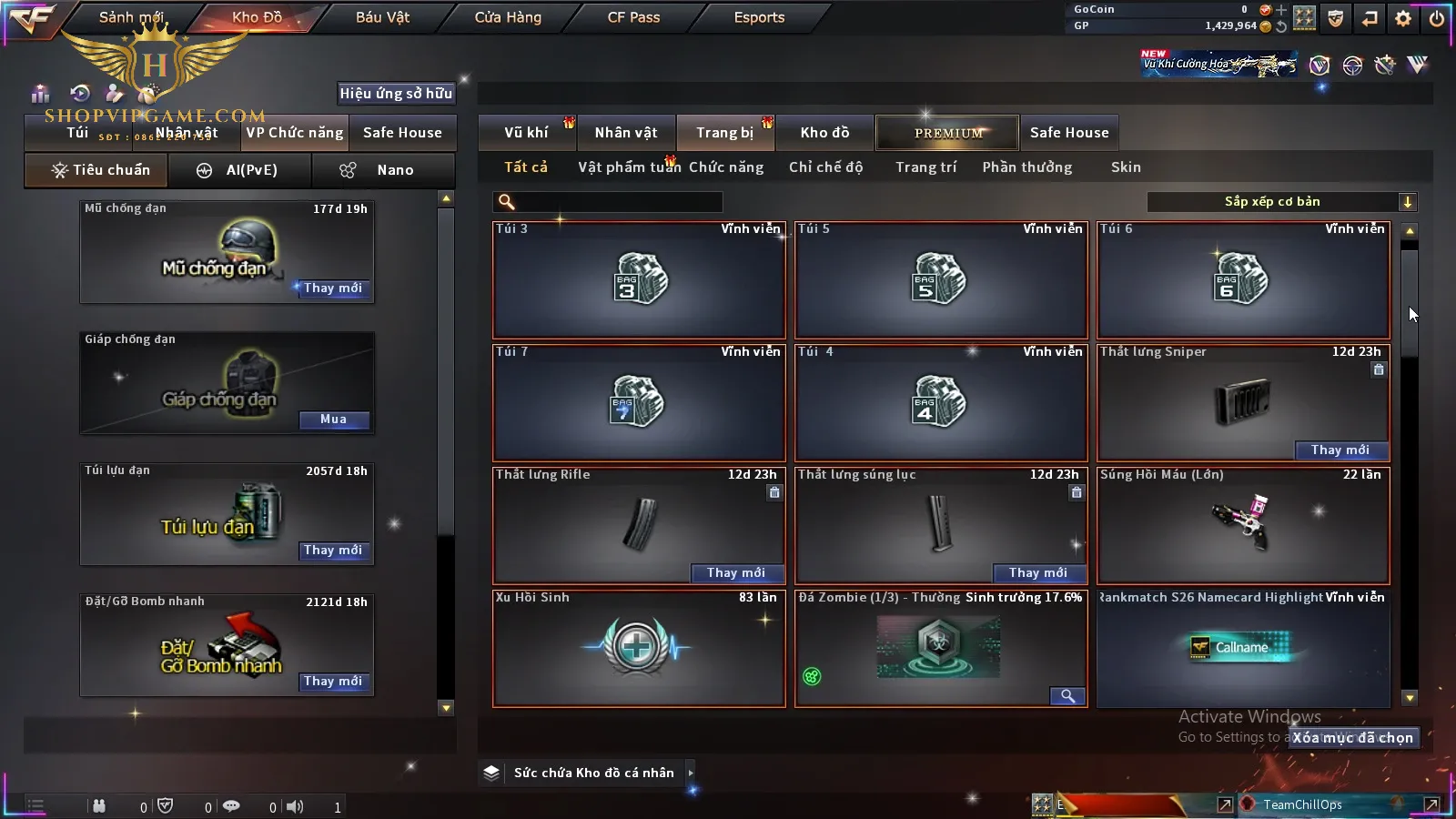
Task: Open the Sắp xếp cơ bản dropdown
Action: click(1281, 202)
